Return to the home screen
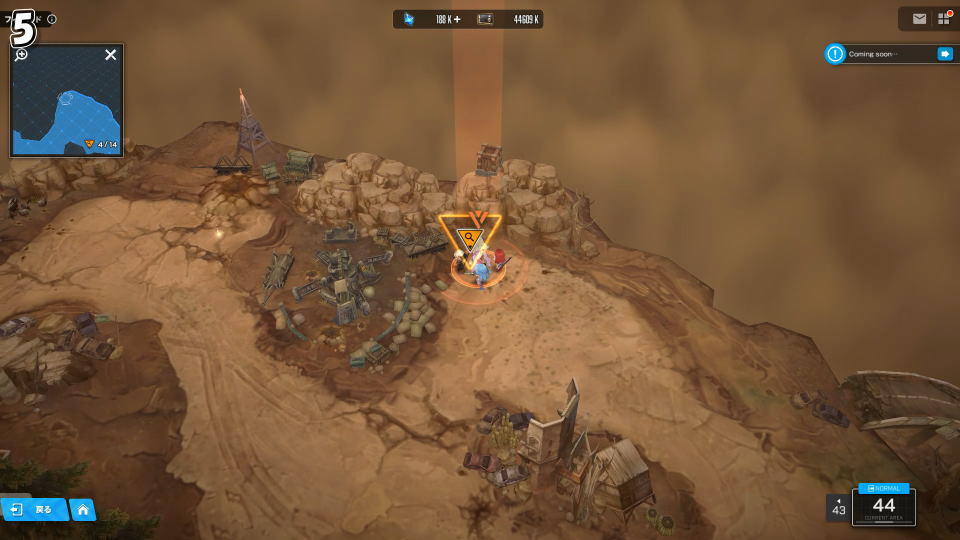Image resolution: width=960 pixels, height=540 pixels. 83,510
